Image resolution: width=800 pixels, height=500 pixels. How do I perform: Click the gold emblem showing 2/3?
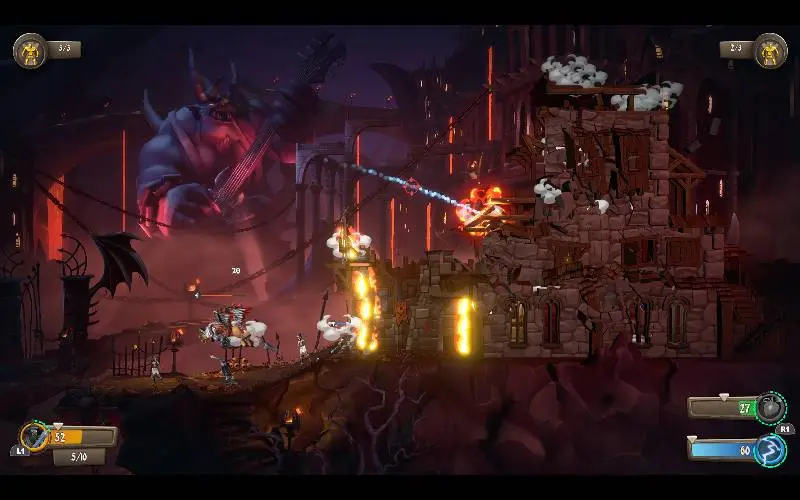[x=769, y=49]
